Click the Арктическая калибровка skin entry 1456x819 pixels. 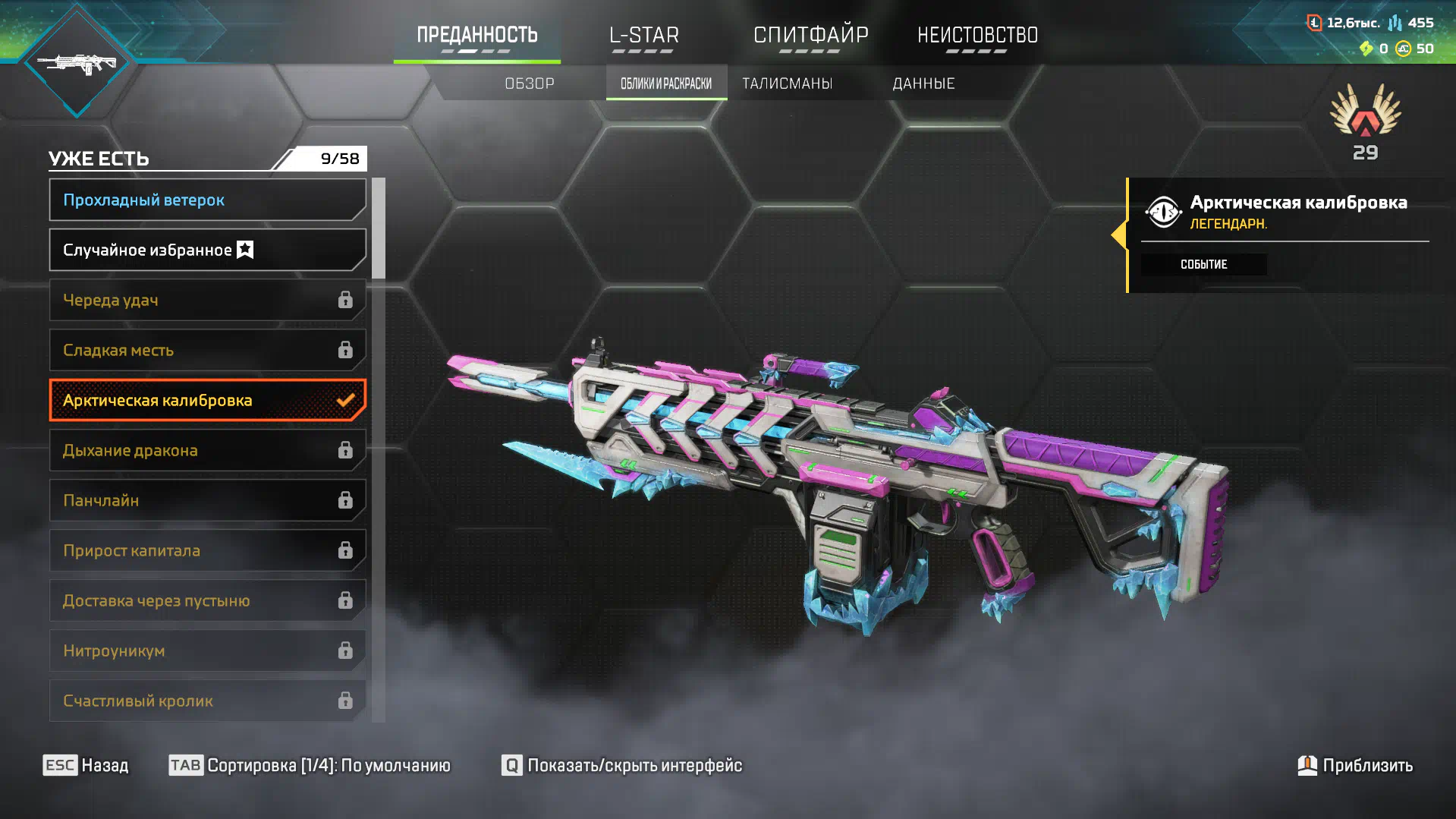coord(207,401)
